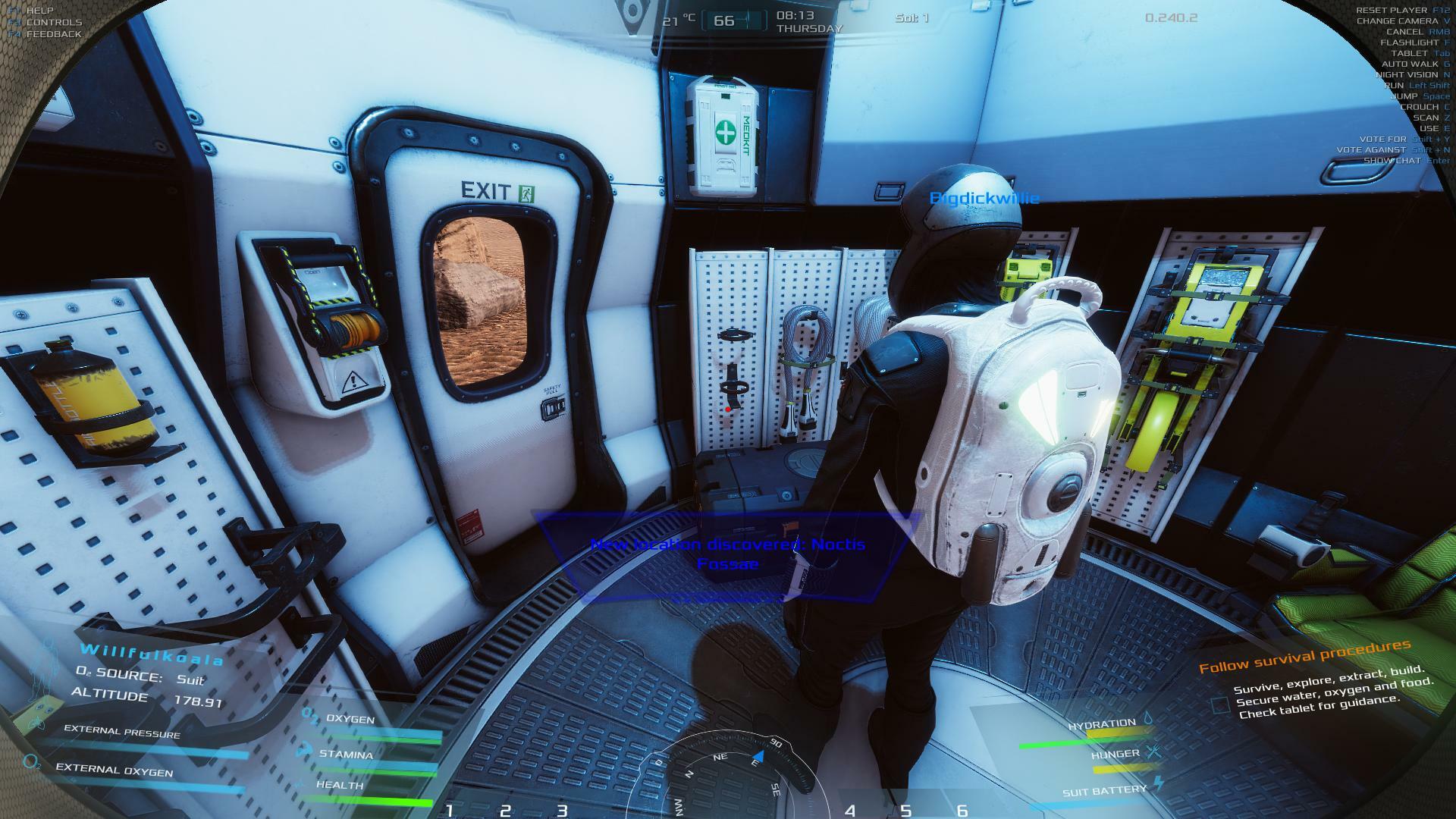The height and width of the screenshot is (819, 1456).
Task: Select hotbar slot number 3
Action: coord(562,810)
